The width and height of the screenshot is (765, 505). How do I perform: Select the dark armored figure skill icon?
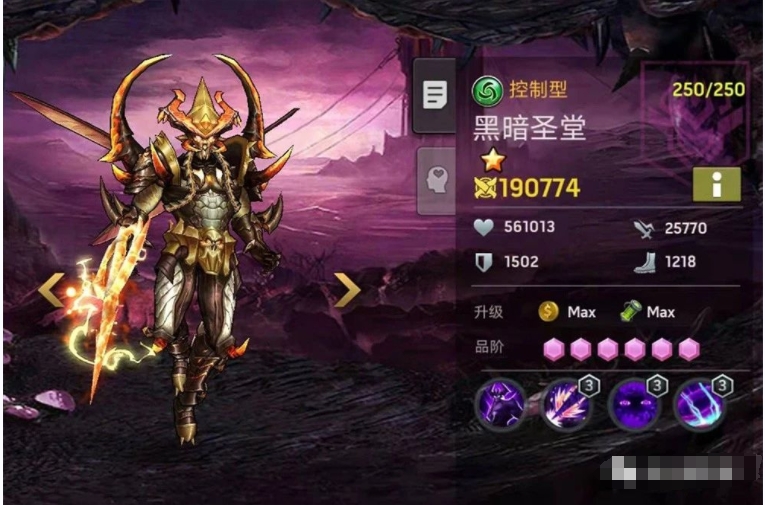coord(500,404)
